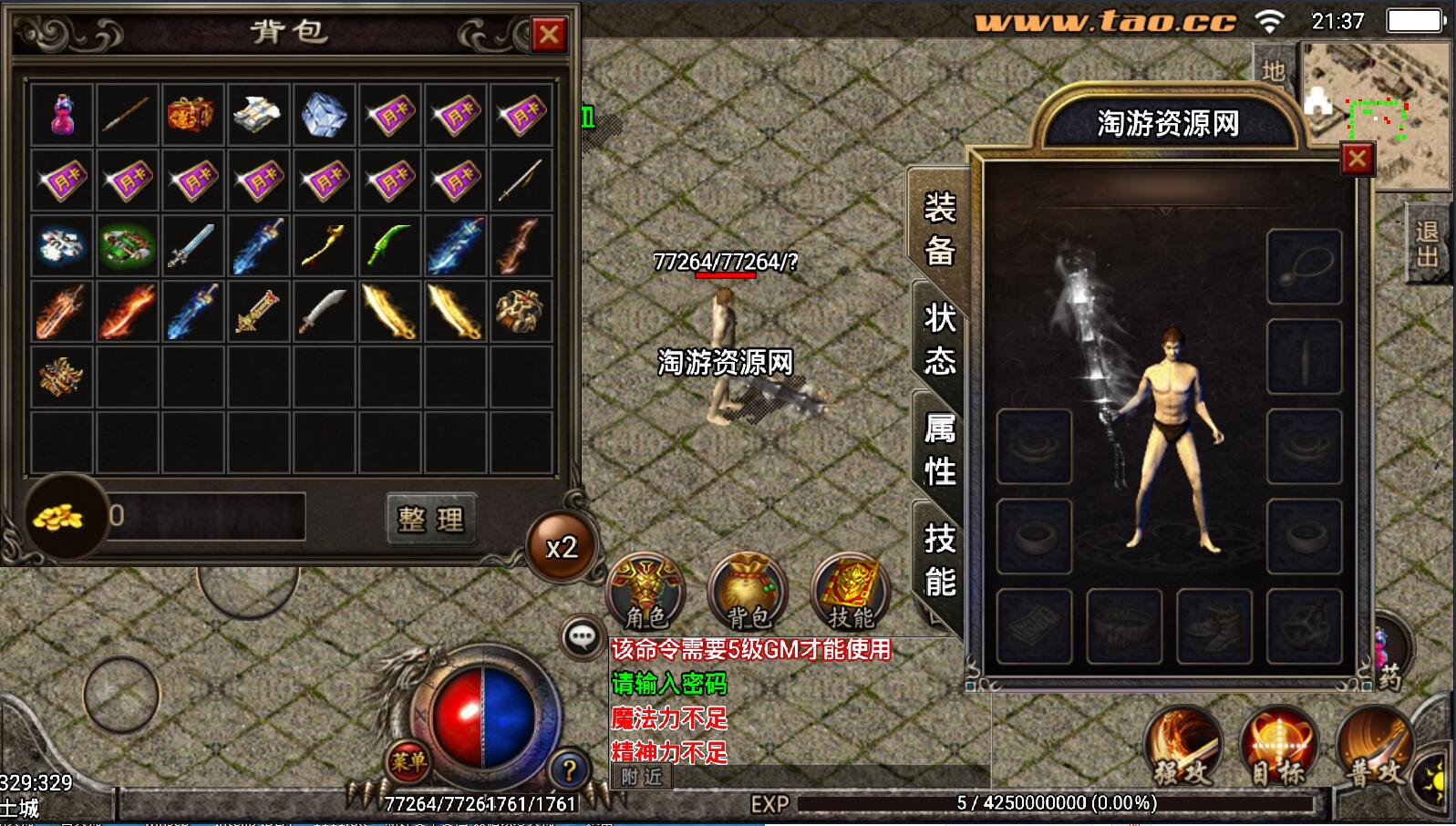Toggle the x2 speed button
The height and width of the screenshot is (826, 1456).
[x=561, y=547]
